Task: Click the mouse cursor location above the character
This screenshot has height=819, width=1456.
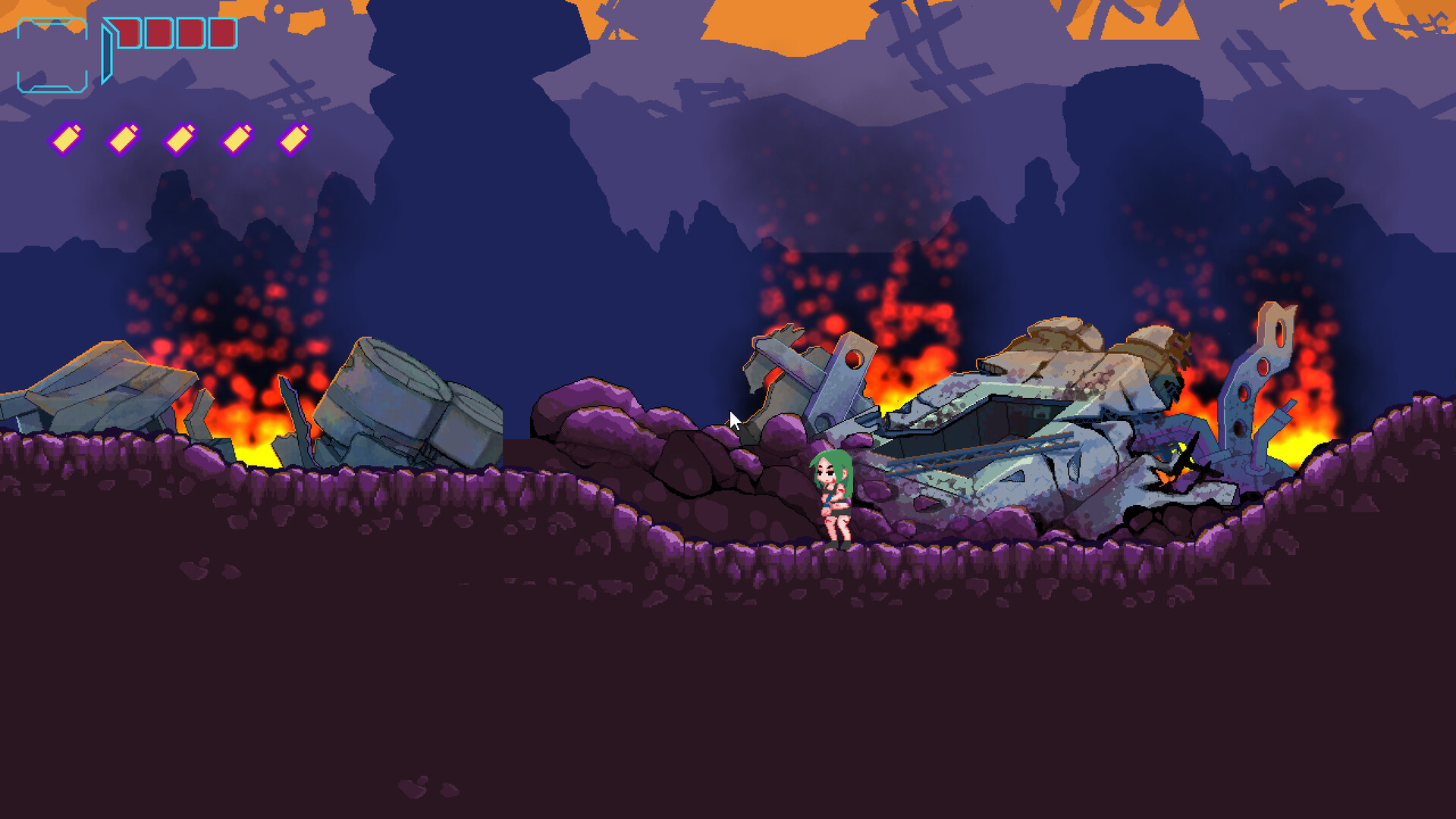Action: (734, 419)
